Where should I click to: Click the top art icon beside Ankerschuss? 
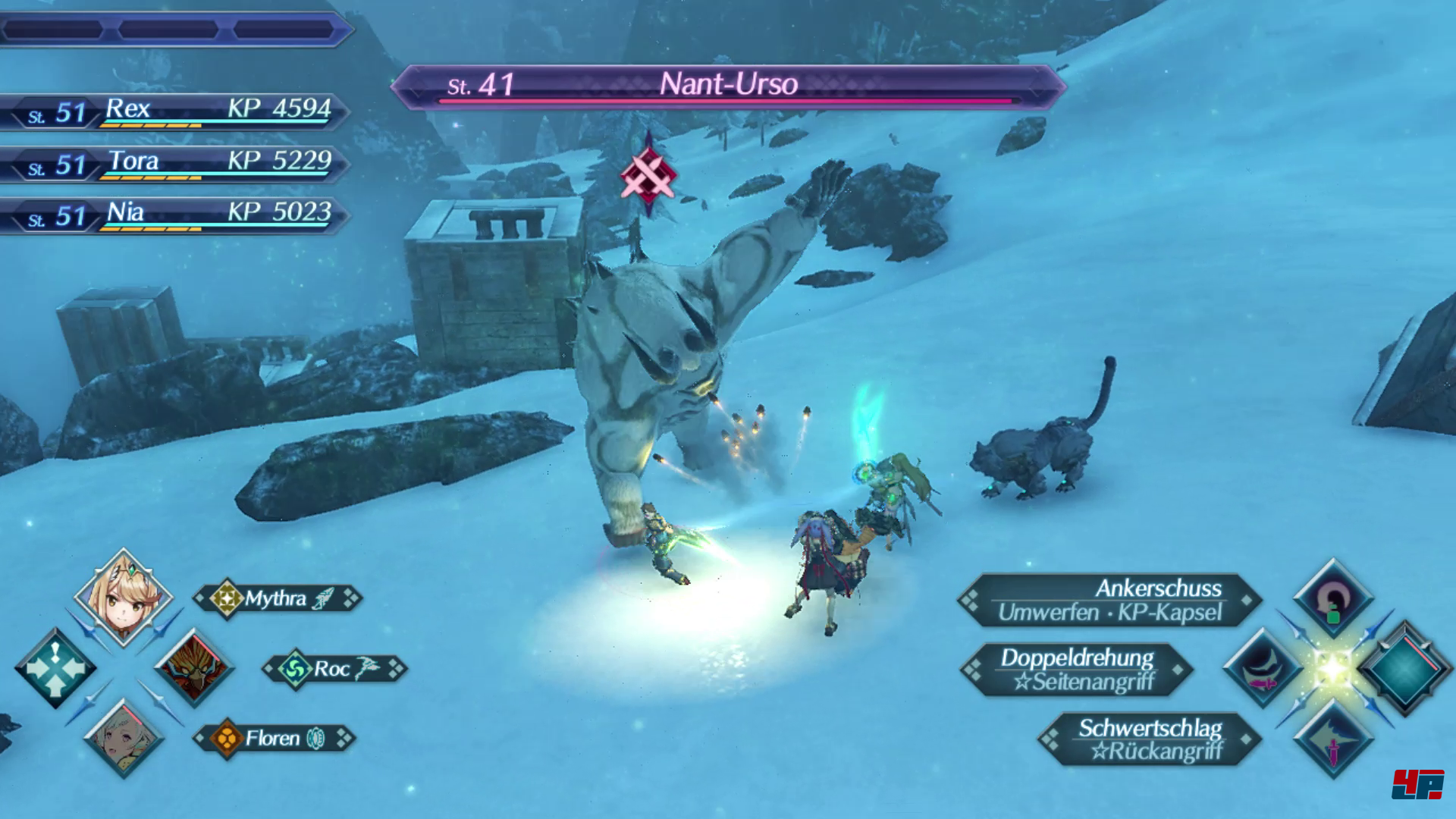point(1333,598)
